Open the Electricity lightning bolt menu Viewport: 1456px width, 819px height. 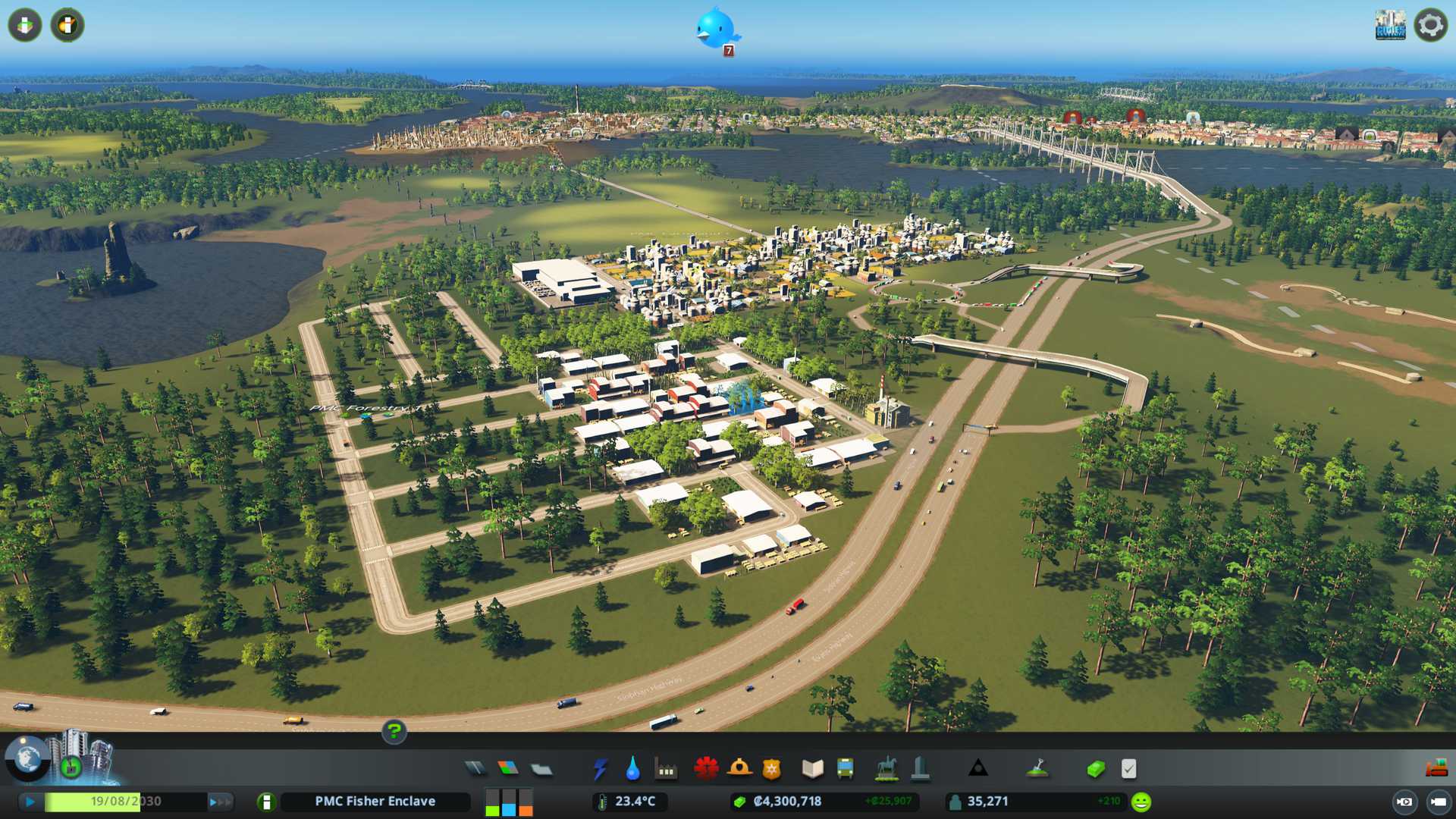point(600,769)
